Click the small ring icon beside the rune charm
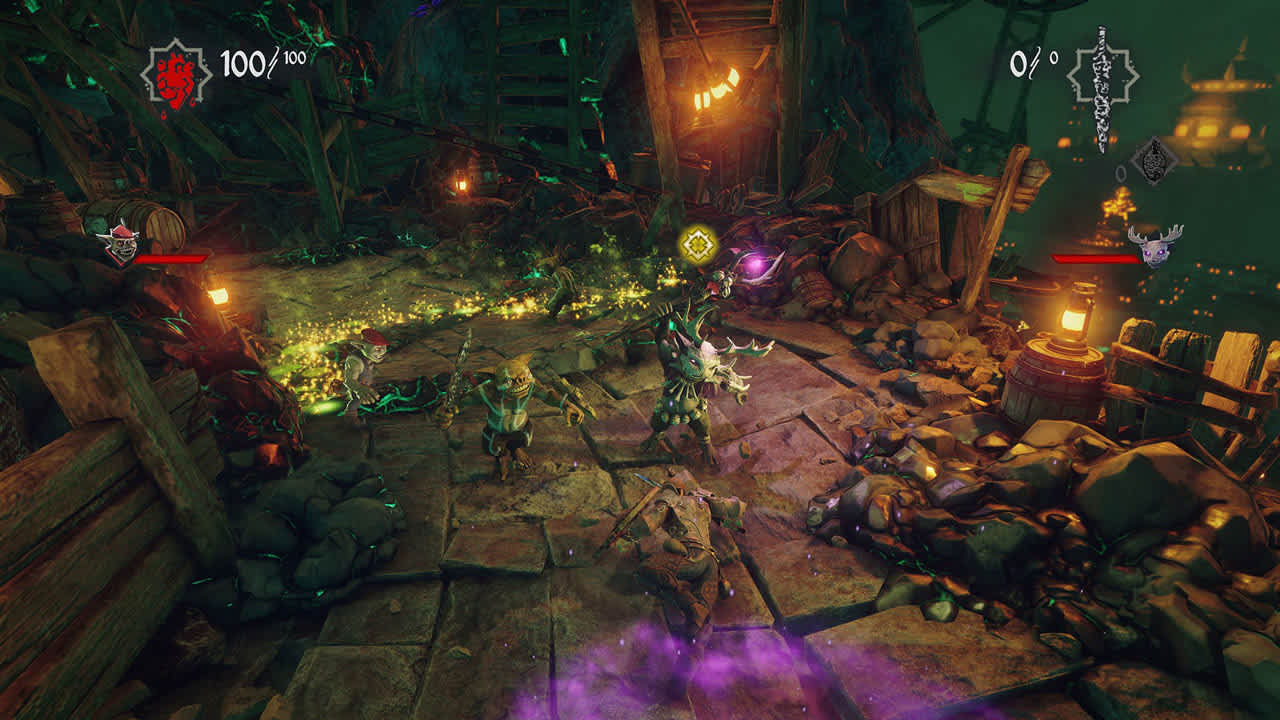 point(1122,176)
